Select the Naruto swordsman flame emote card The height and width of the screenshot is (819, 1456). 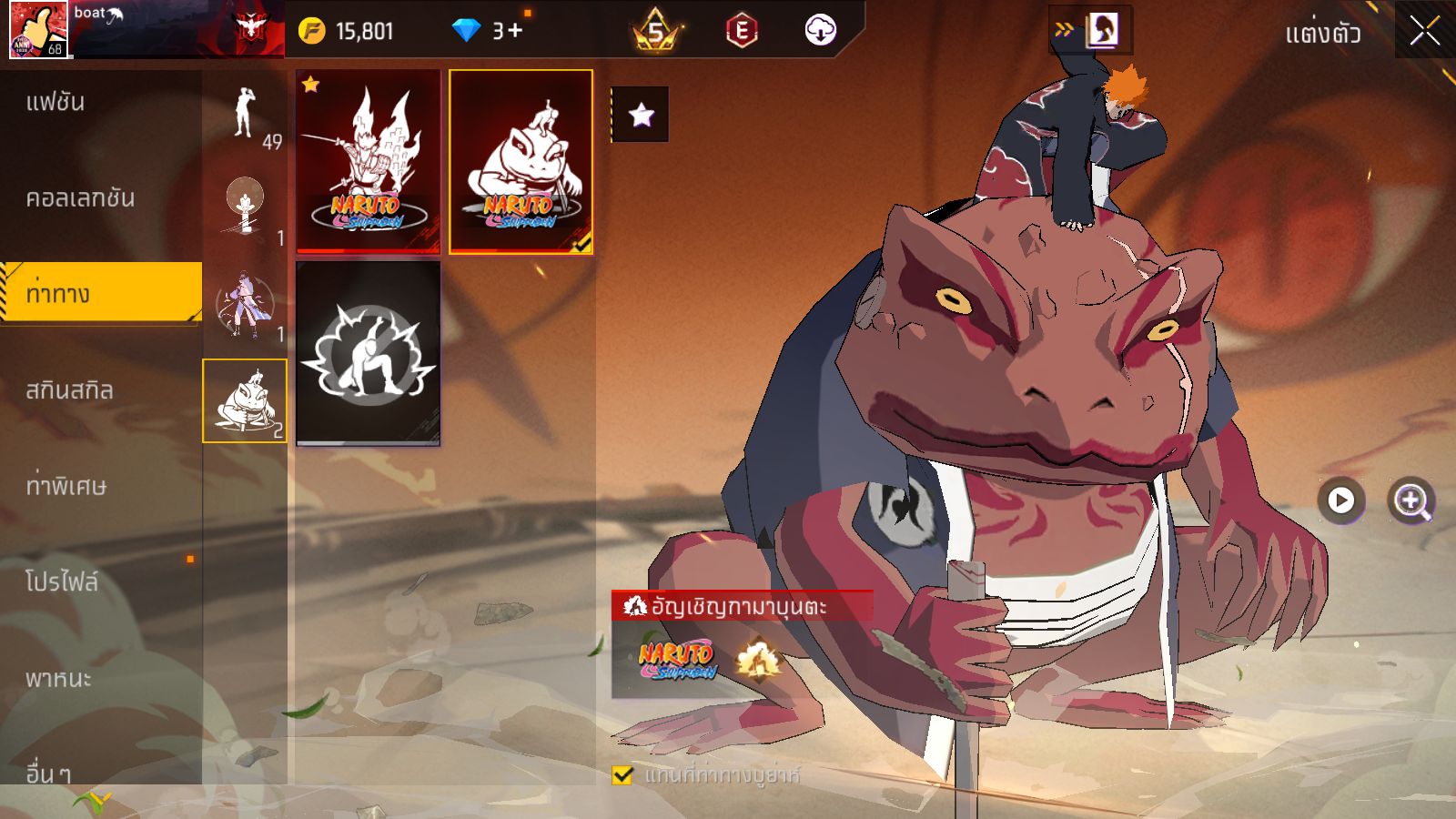(x=369, y=161)
